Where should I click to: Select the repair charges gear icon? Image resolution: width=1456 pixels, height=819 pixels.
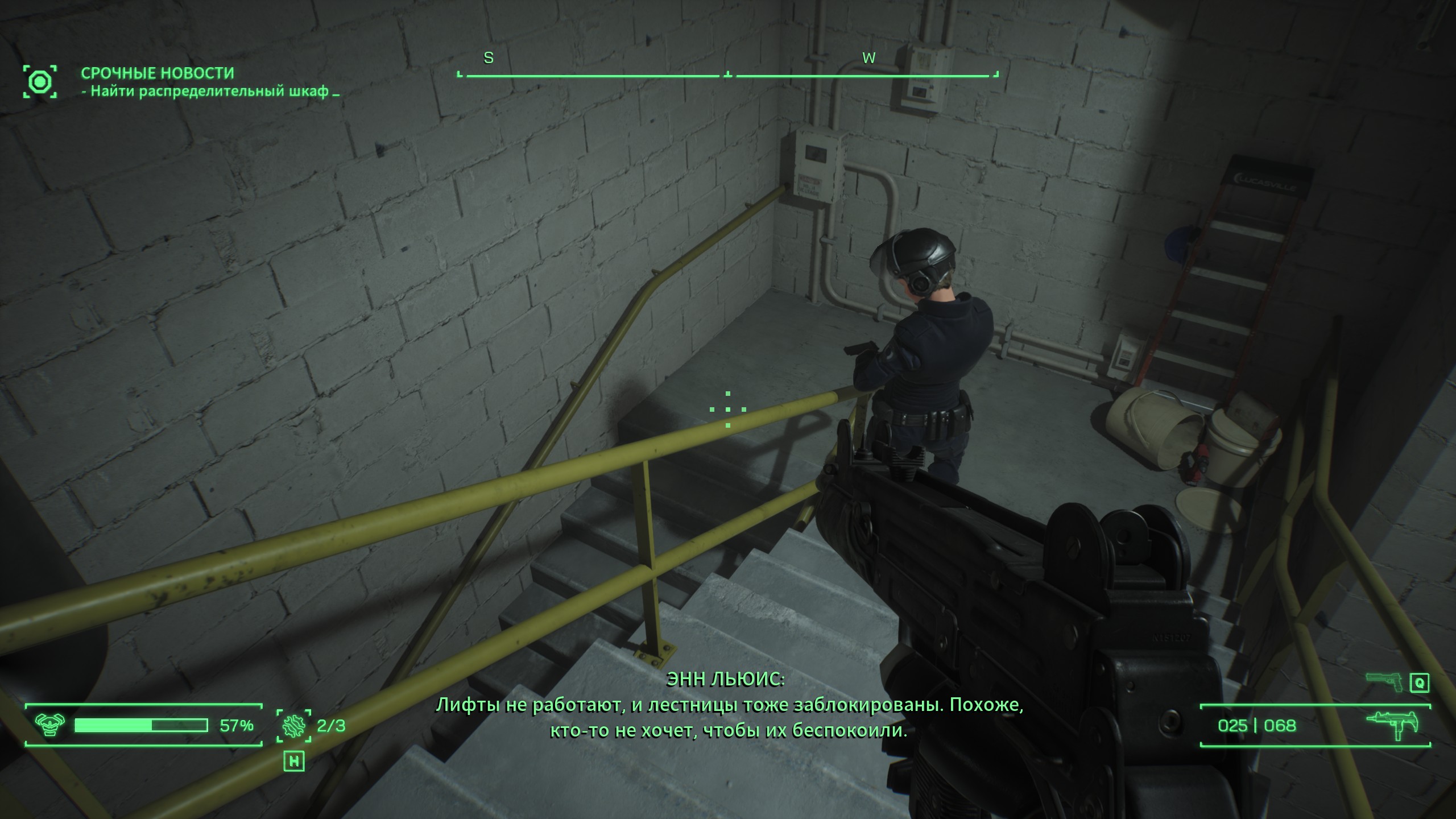(294, 726)
